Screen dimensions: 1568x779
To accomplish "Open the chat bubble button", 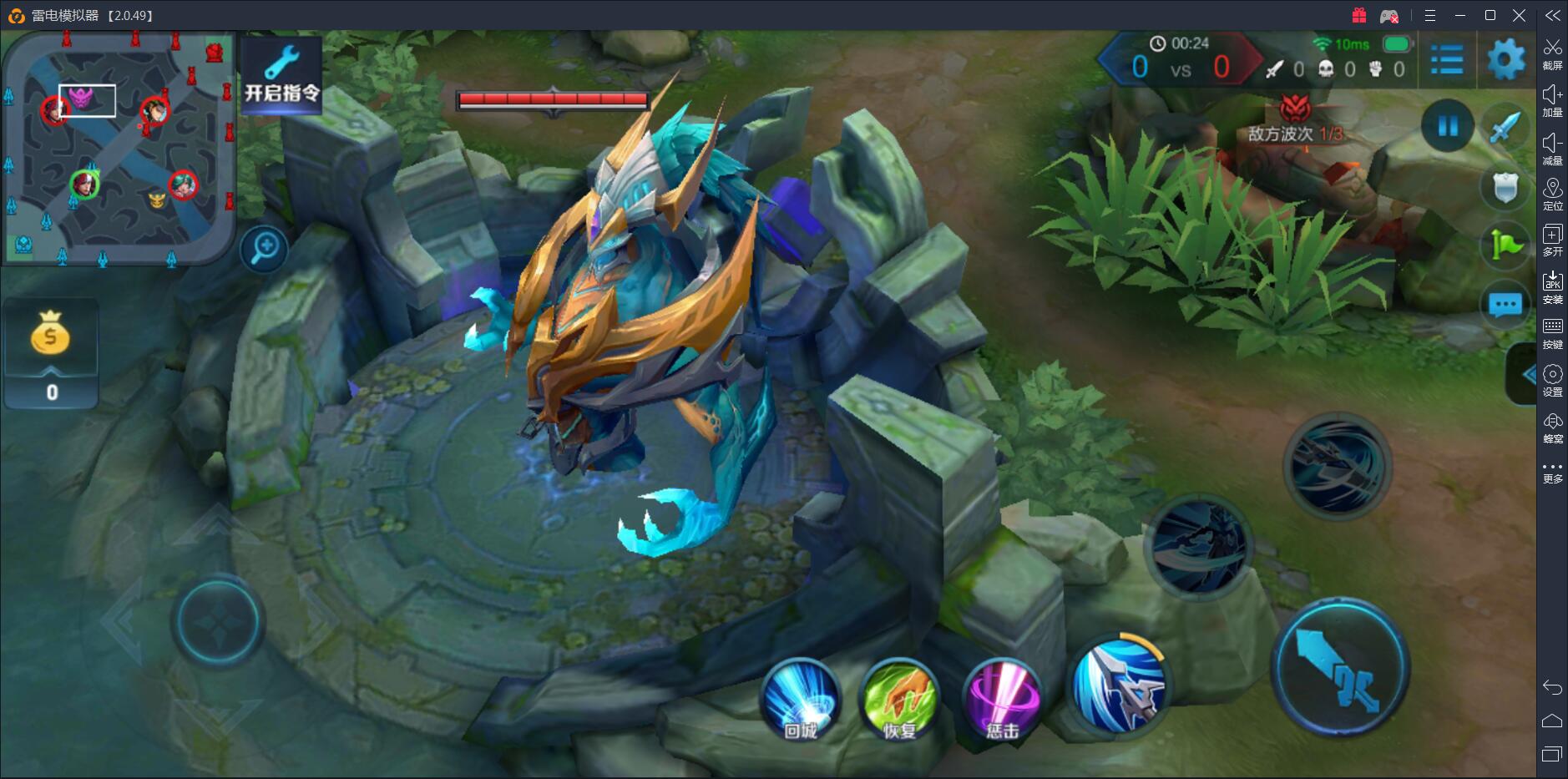I will click(1505, 306).
